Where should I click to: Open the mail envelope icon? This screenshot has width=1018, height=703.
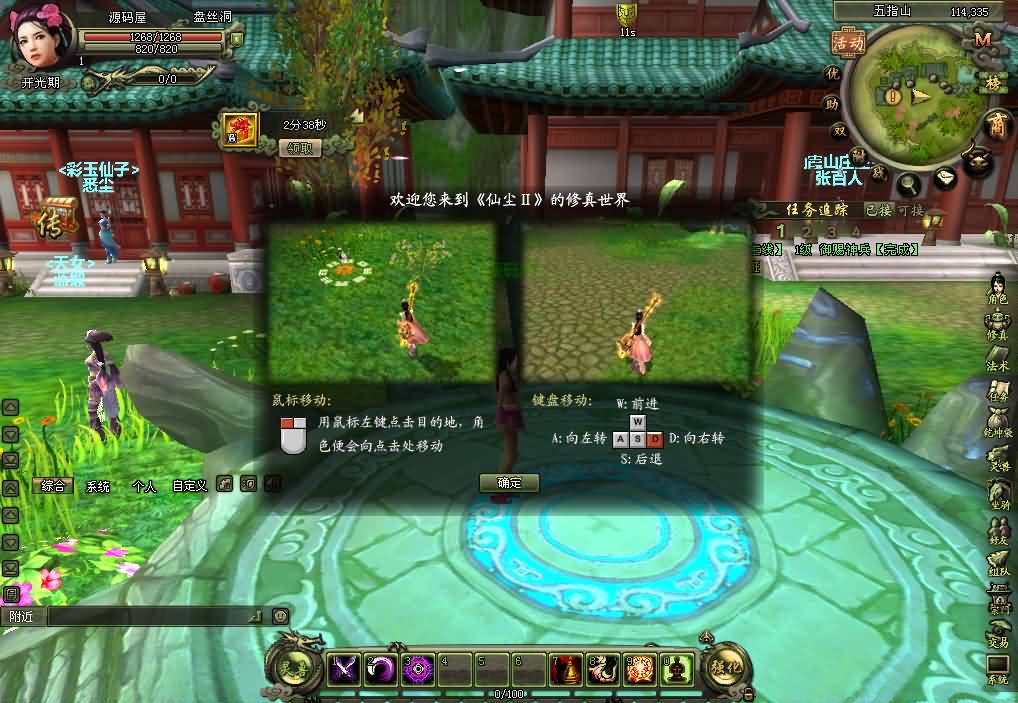(x=945, y=178)
